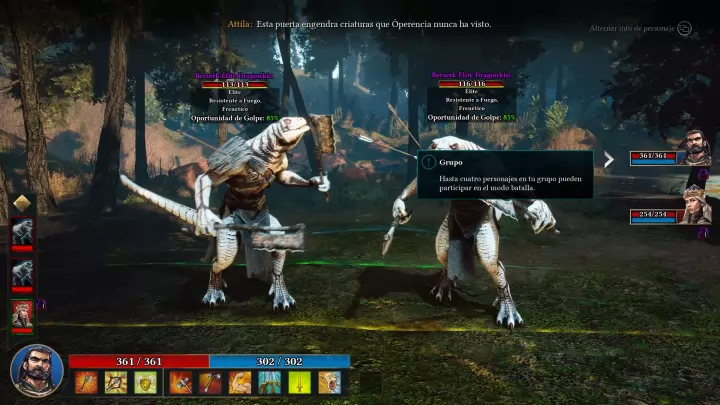Image resolution: width=720 pixels, height=405 pixels.
Task: Use the basic mace attack skill
Action: click(86, 382)
